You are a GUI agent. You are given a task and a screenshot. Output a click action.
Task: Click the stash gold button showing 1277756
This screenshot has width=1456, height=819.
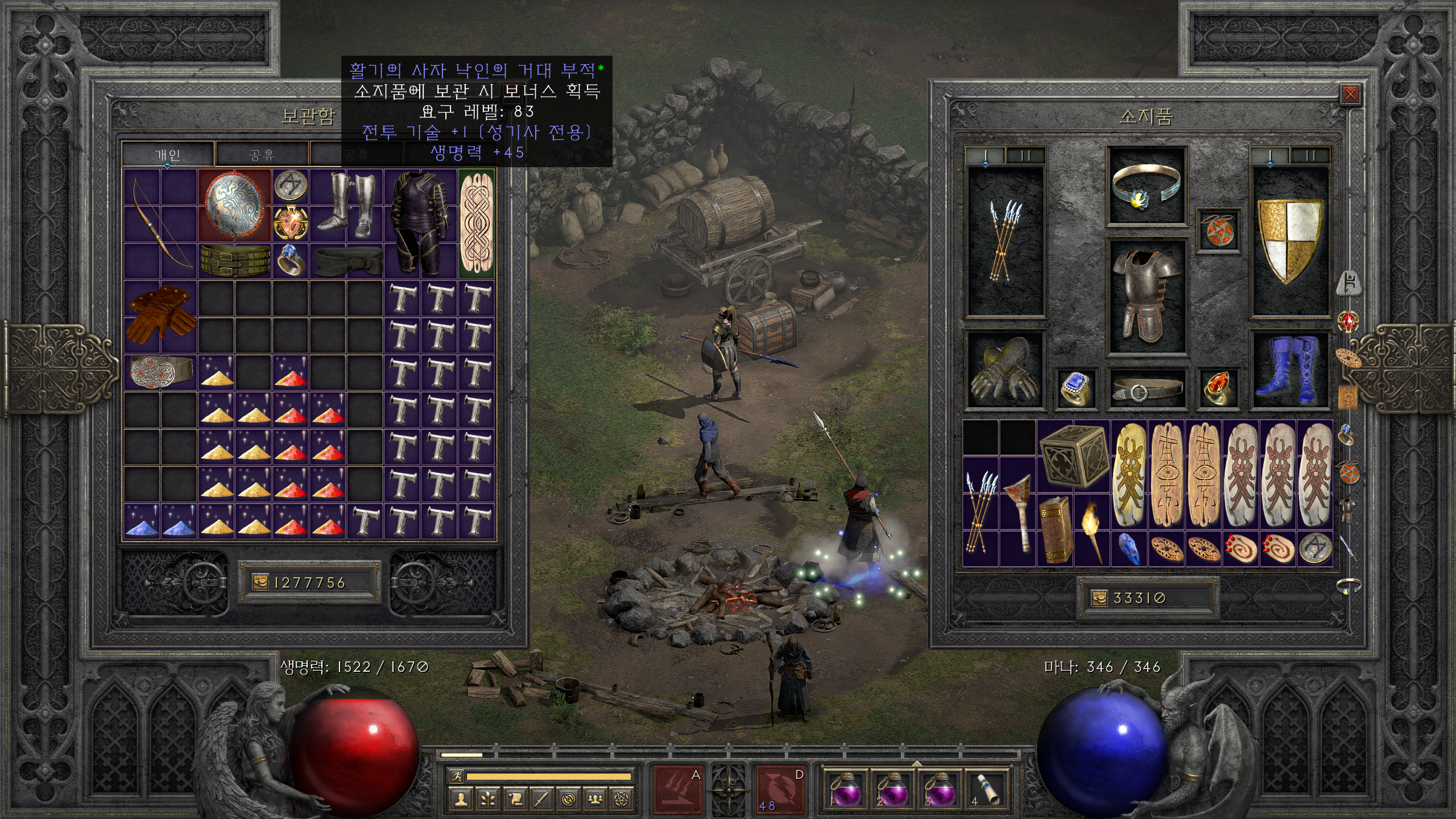(259, 582)
